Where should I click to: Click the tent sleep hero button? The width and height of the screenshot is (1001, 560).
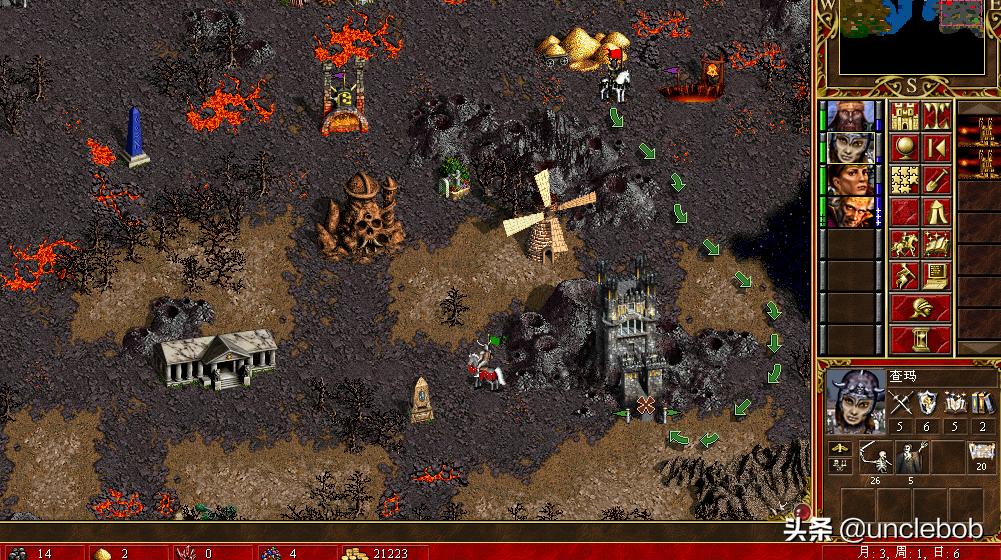pos(937,212)
